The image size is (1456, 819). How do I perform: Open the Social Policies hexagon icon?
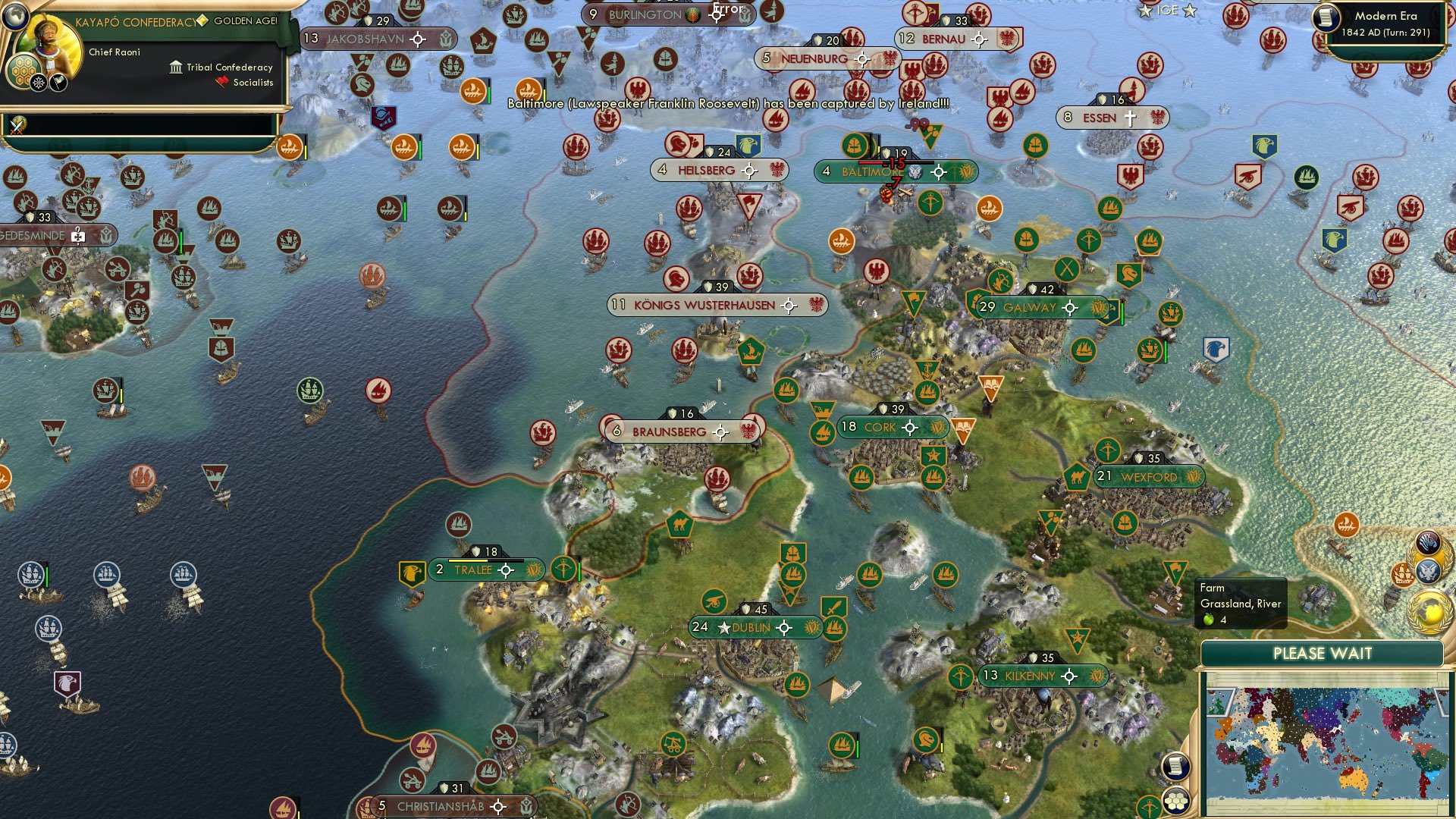coord(24,72)
